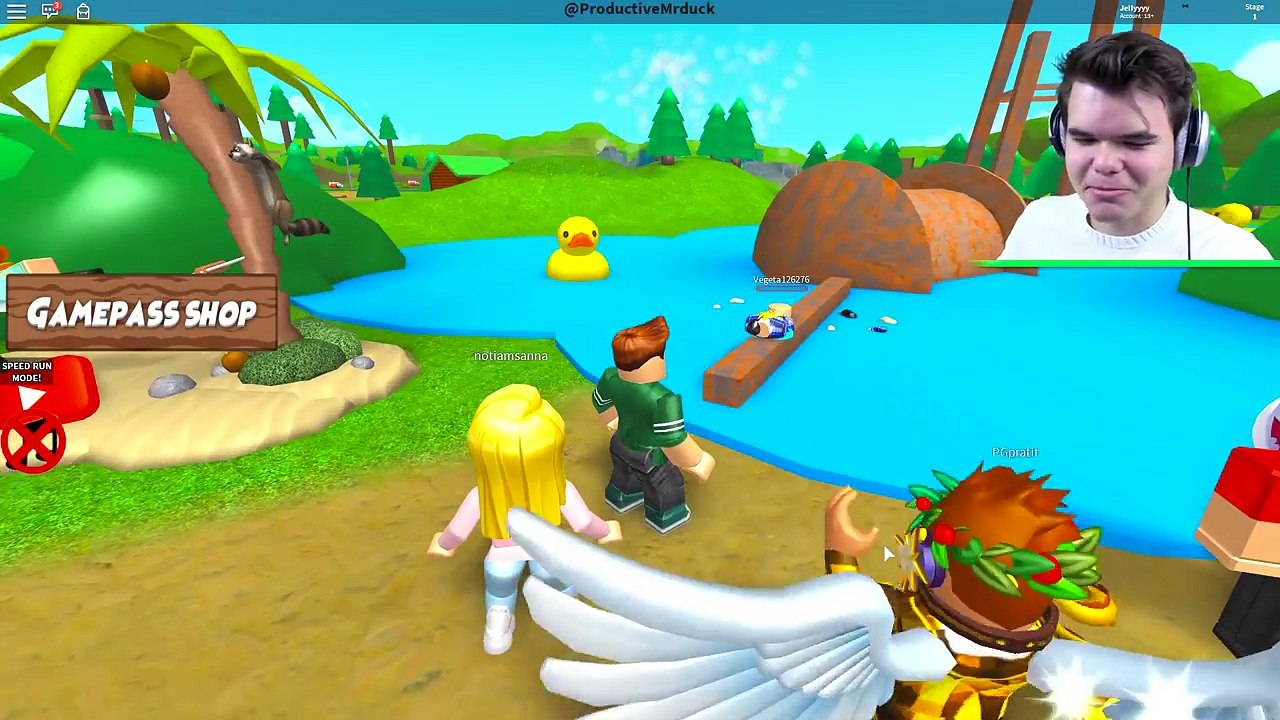
Task: Click the red crossed-out circle icon
Action: 32,443
